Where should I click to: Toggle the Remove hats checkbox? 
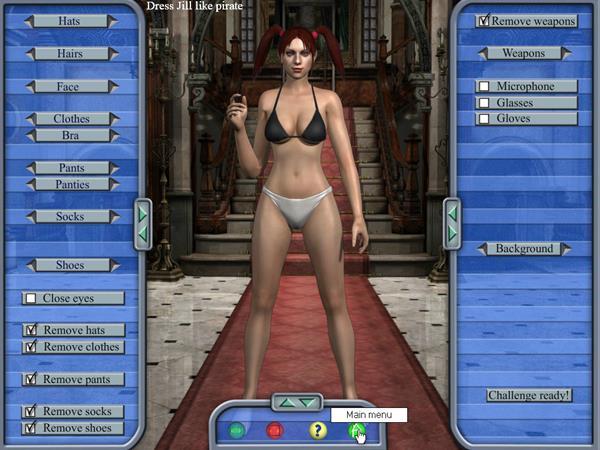pyautogui.click(x=31, y=330)
